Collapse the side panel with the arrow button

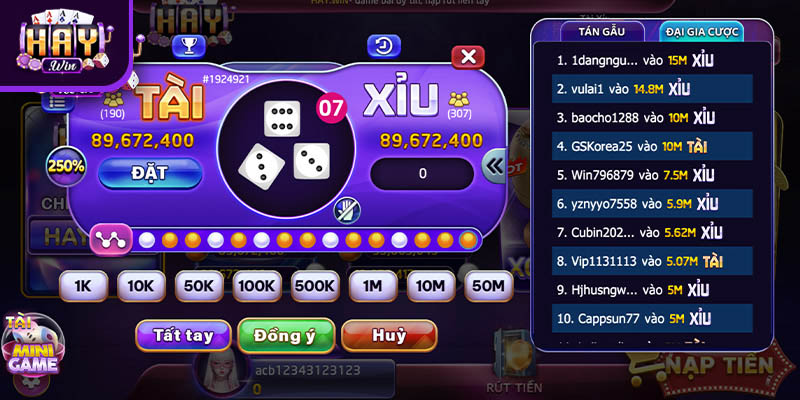click(x=495, y=167)
